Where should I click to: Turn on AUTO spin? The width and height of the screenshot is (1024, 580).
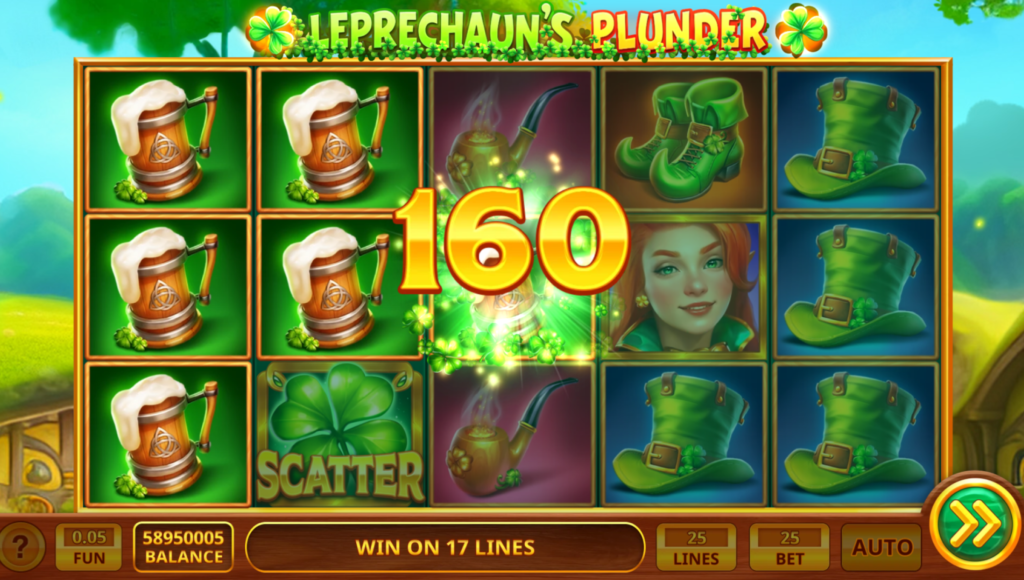(881, 547)
